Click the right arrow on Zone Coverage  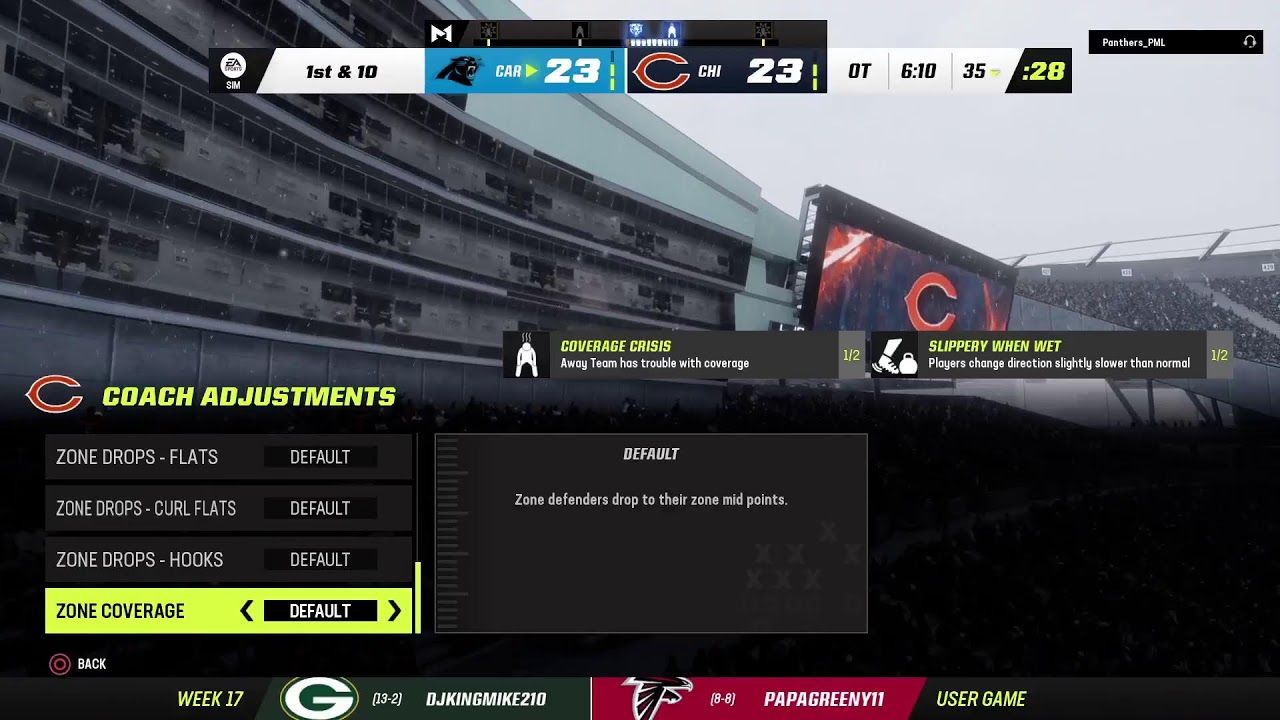(394, 611)
